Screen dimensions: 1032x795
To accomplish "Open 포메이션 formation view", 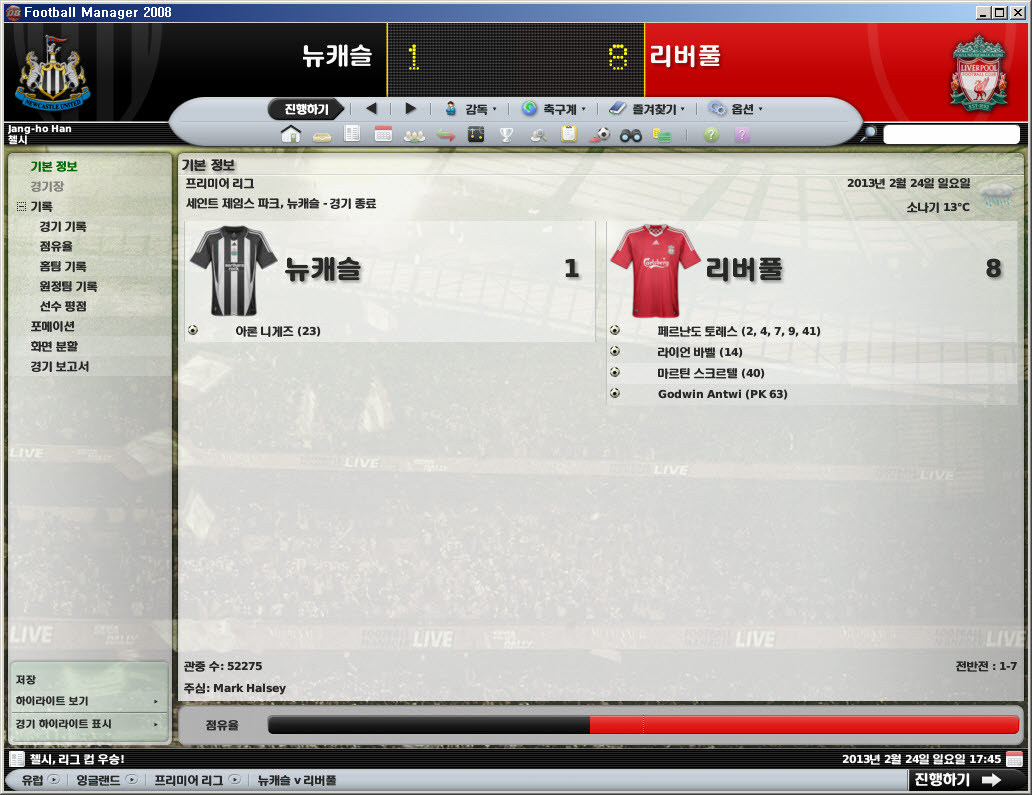I will (x=53, y=326).
